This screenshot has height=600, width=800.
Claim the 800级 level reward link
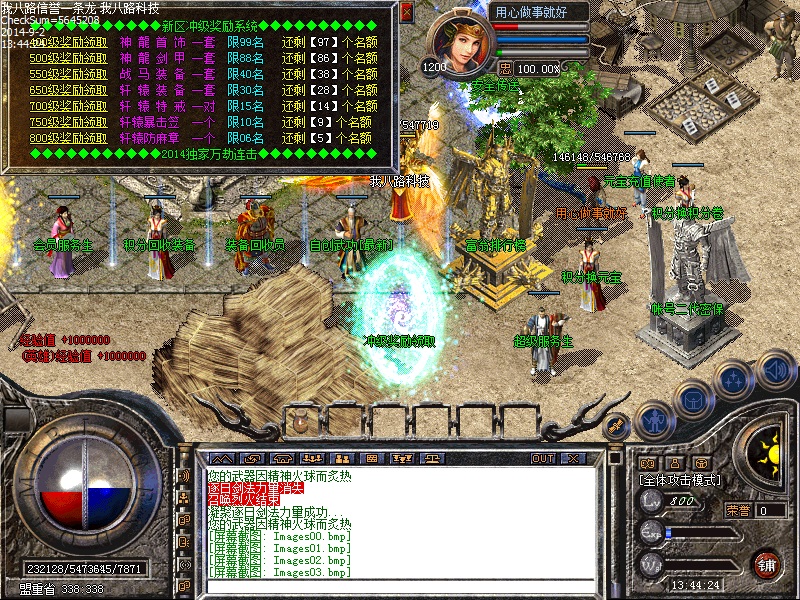click(x=69, y=138)
